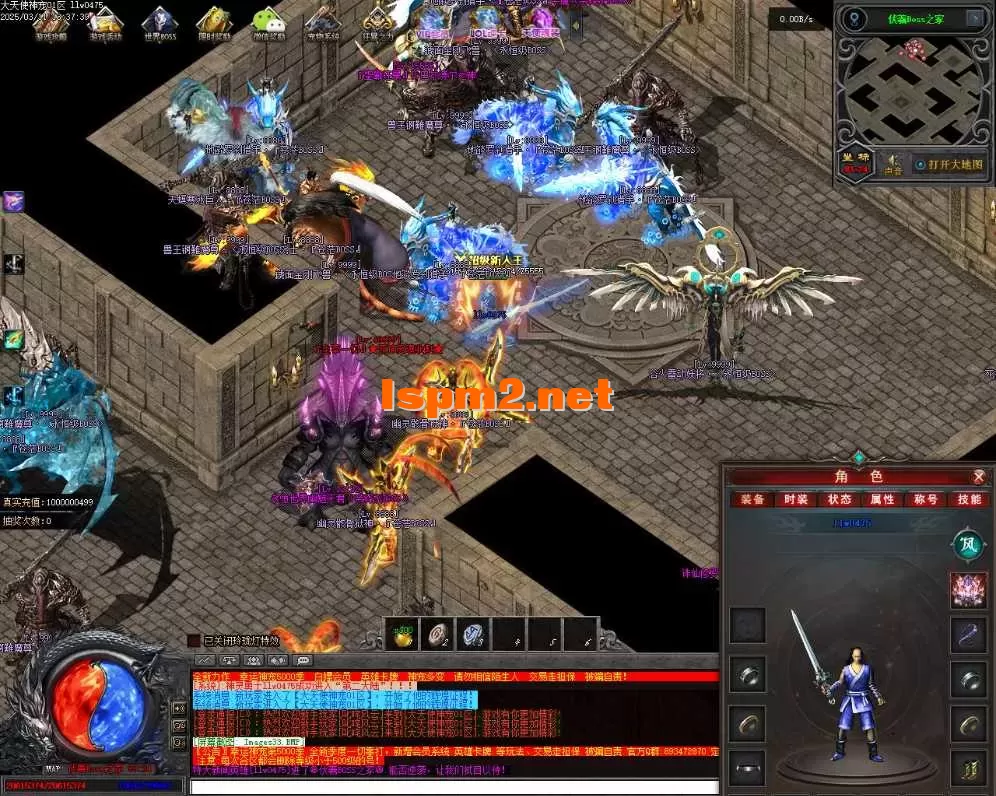Open the 宠物系统 pet system icon
The image size is (996, 796).
(322, 20)
